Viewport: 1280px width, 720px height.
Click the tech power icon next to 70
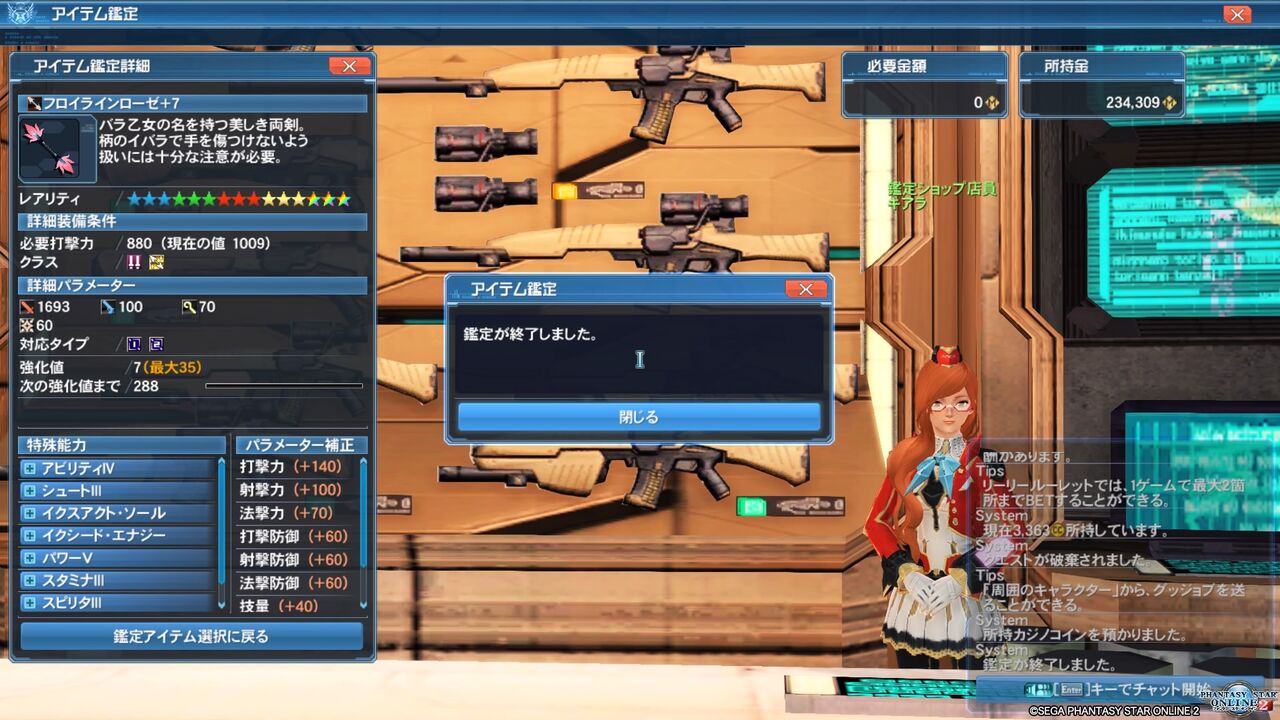190,307
